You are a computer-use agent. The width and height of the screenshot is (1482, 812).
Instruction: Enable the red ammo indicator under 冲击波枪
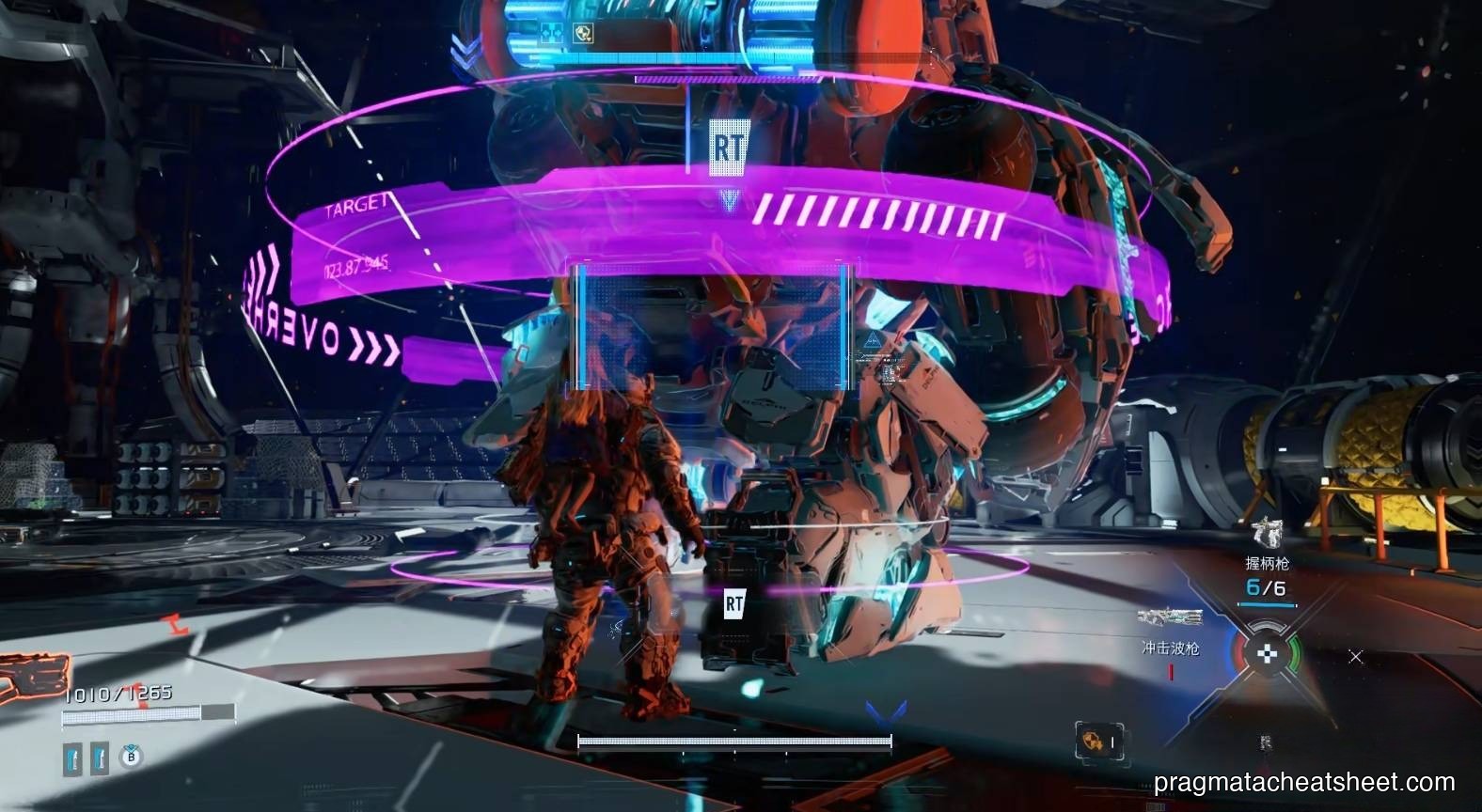click(1170, 670)
